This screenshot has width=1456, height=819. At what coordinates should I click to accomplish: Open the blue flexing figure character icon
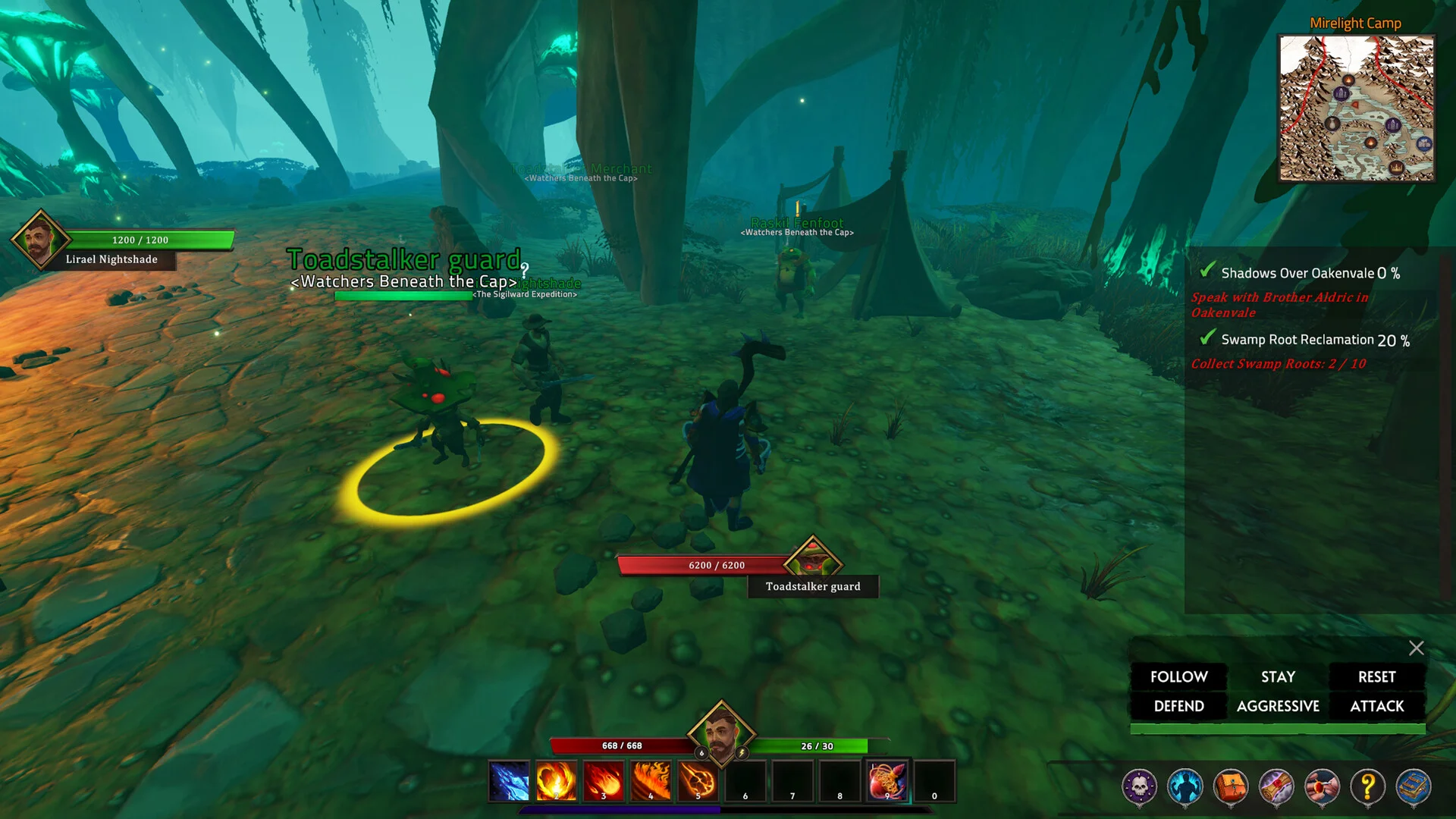pyautogui.click(x=1185, y=787)
